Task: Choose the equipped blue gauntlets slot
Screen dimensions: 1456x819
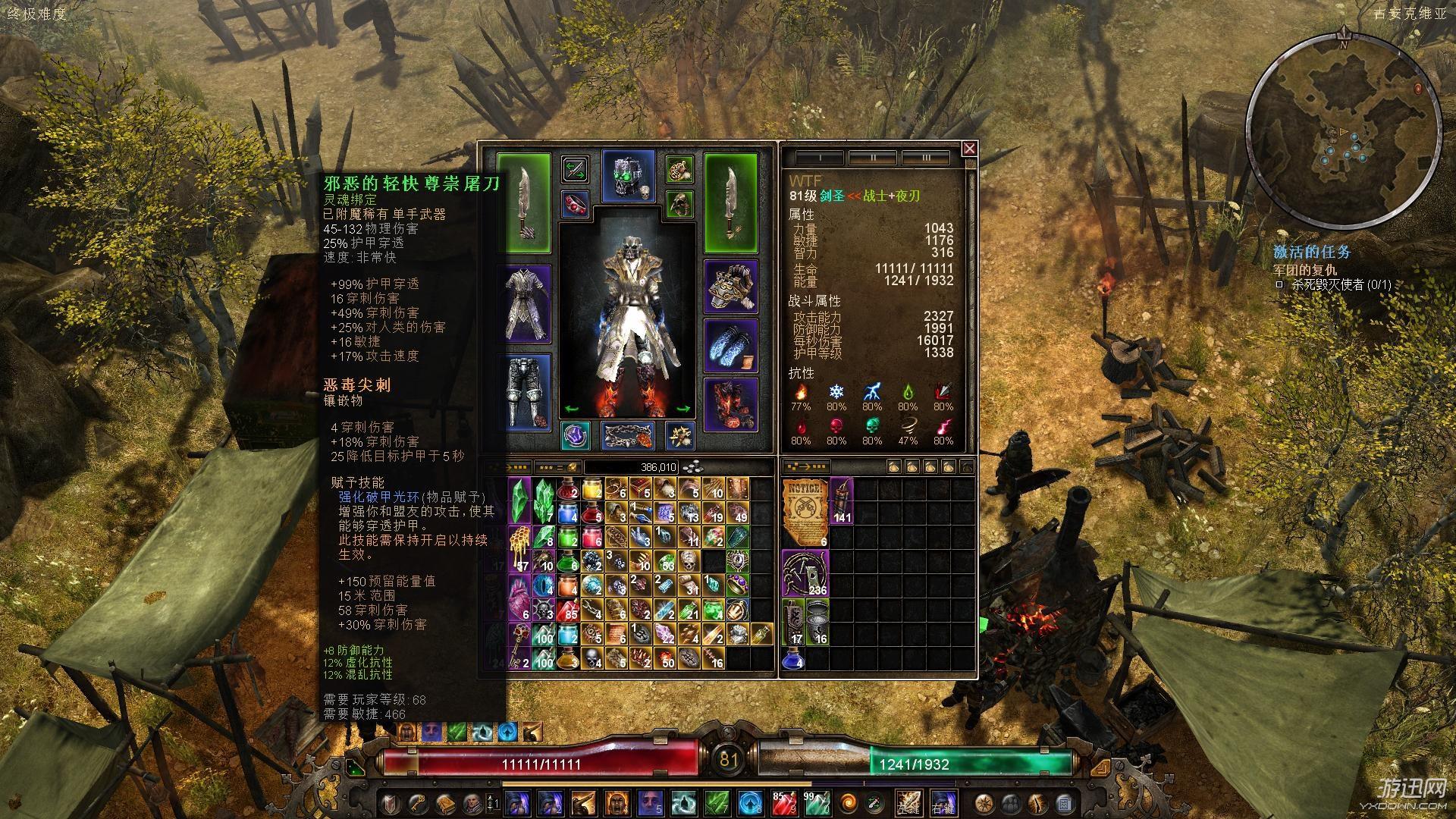Action: pyautogui.click(x=731, y=346)
